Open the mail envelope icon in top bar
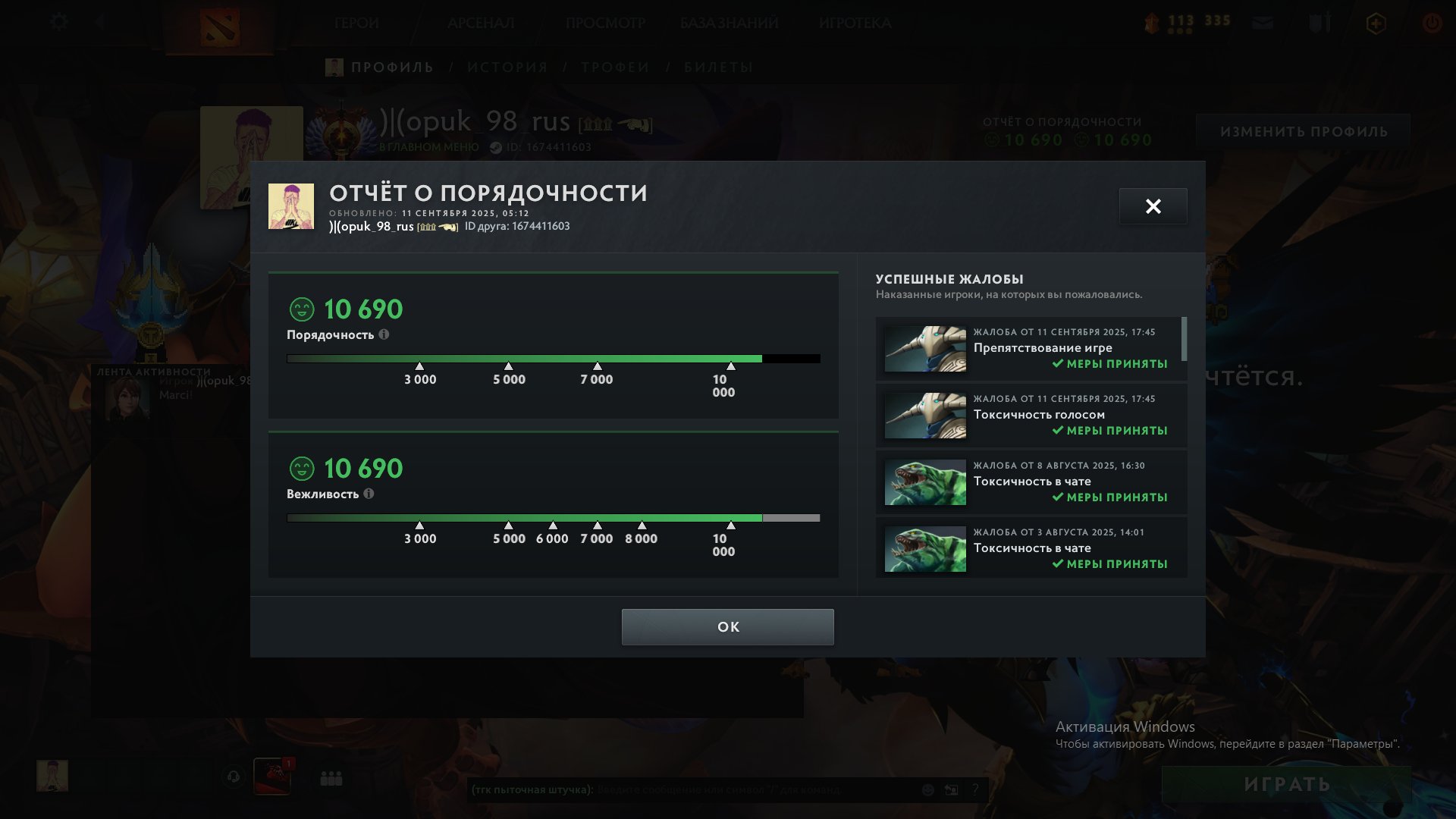The width and height of the screenshot is (1456, 819). [1262, 23]
